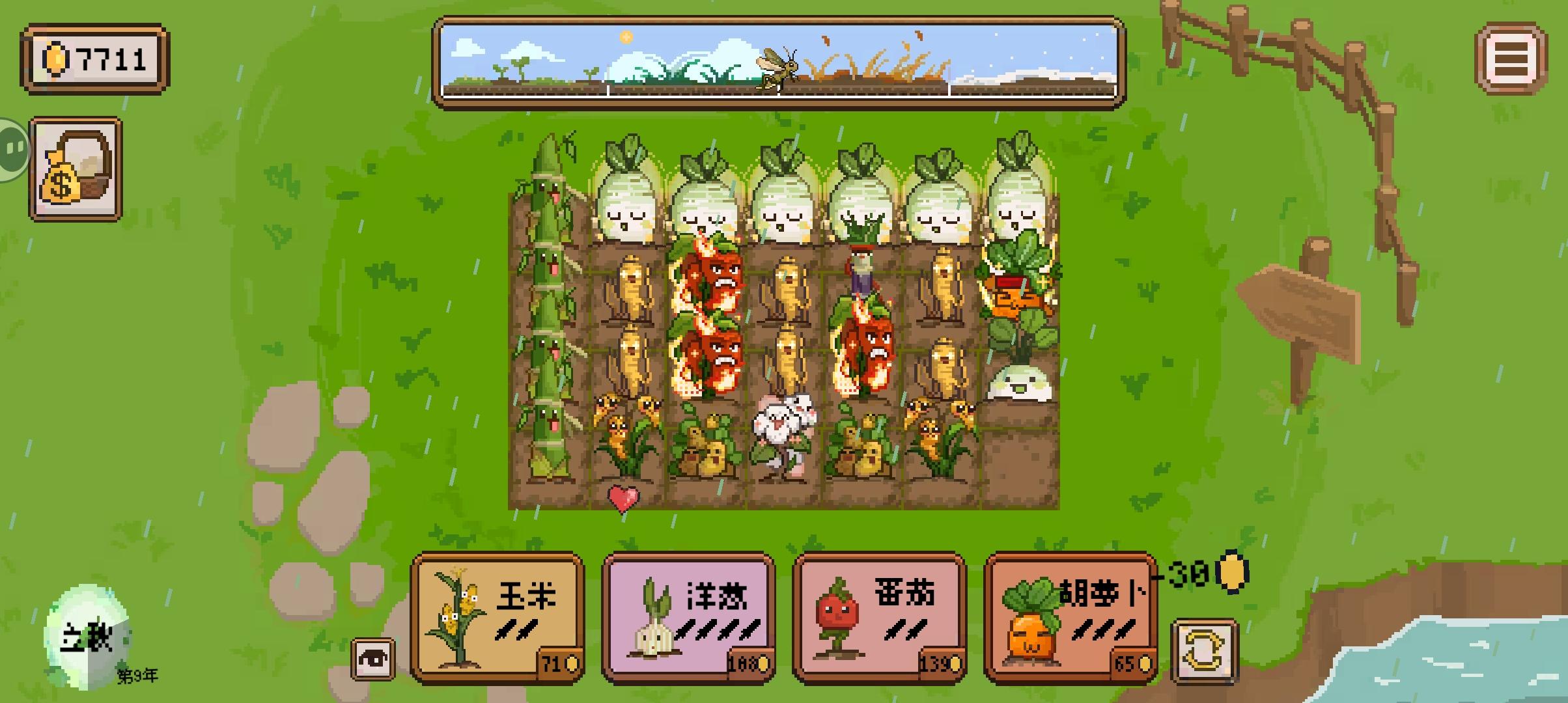Screen dimensions: 1568x703
Task: Tap the heart below the corn seedling
Action: 623,497
